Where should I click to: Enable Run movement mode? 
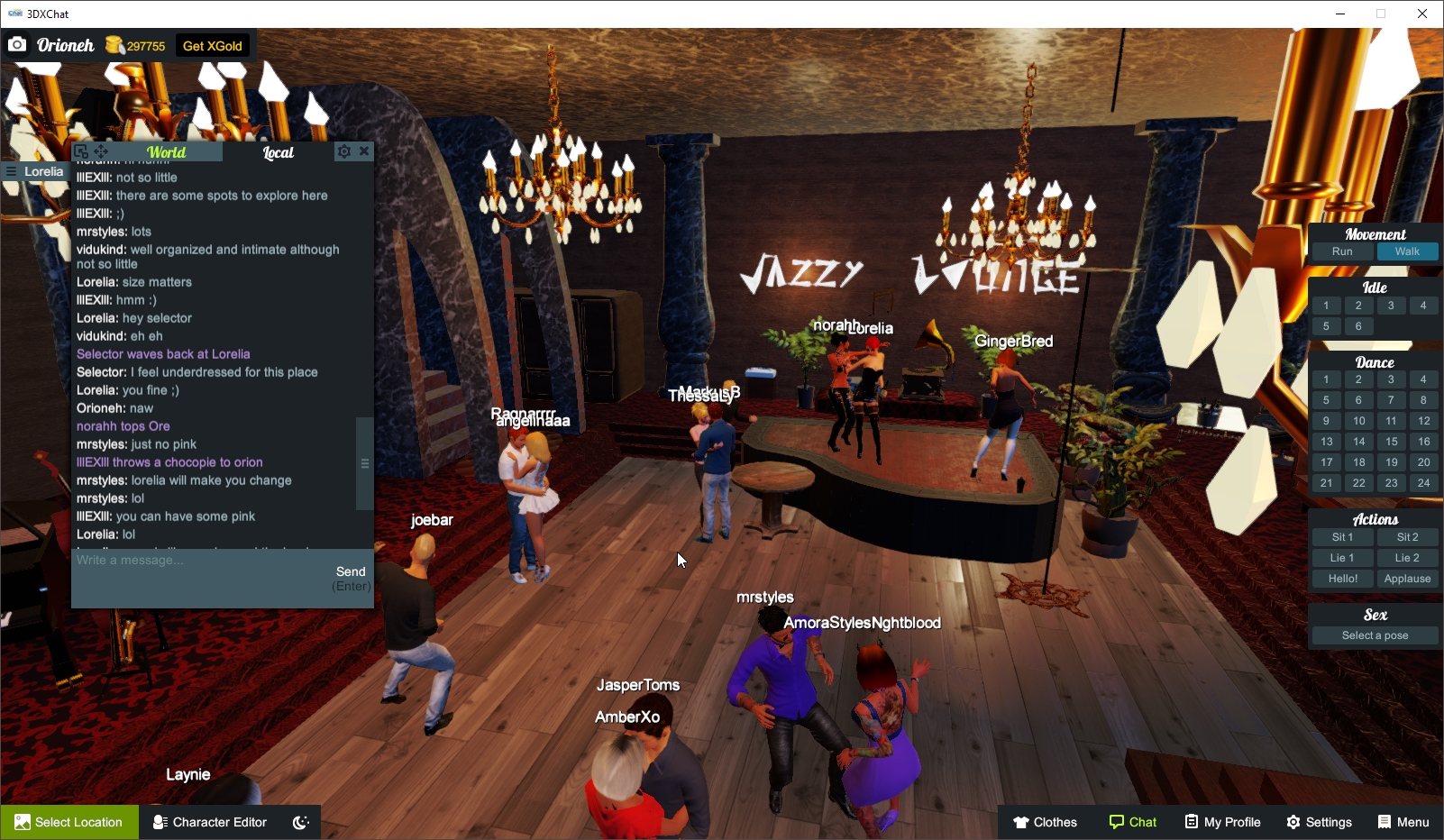1342,251
